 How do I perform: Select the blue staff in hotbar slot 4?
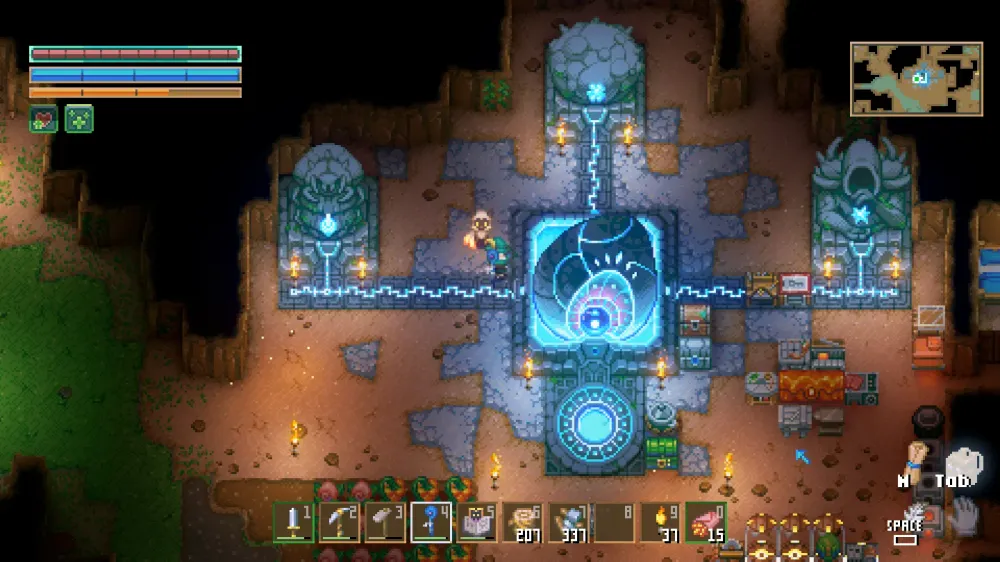tap(431, 522)
